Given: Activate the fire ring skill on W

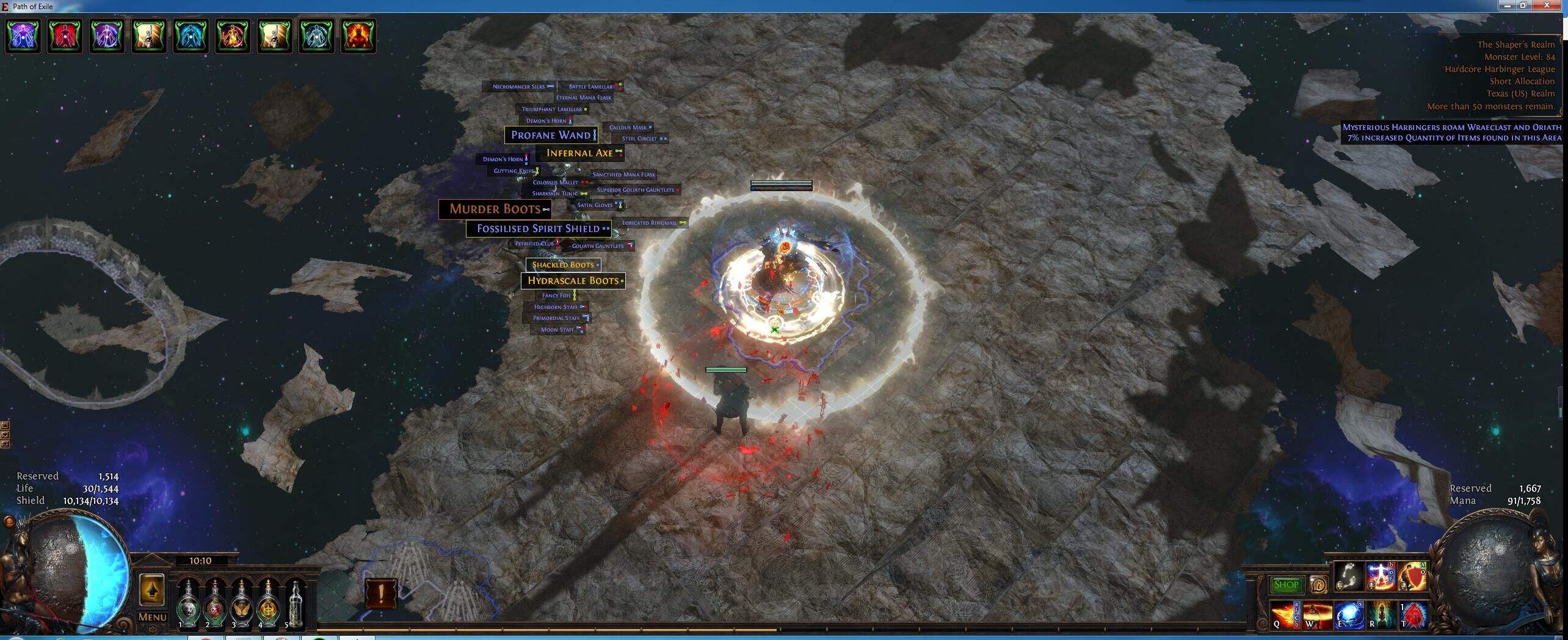Looking at the screenshot, I should coord(1317,614).
